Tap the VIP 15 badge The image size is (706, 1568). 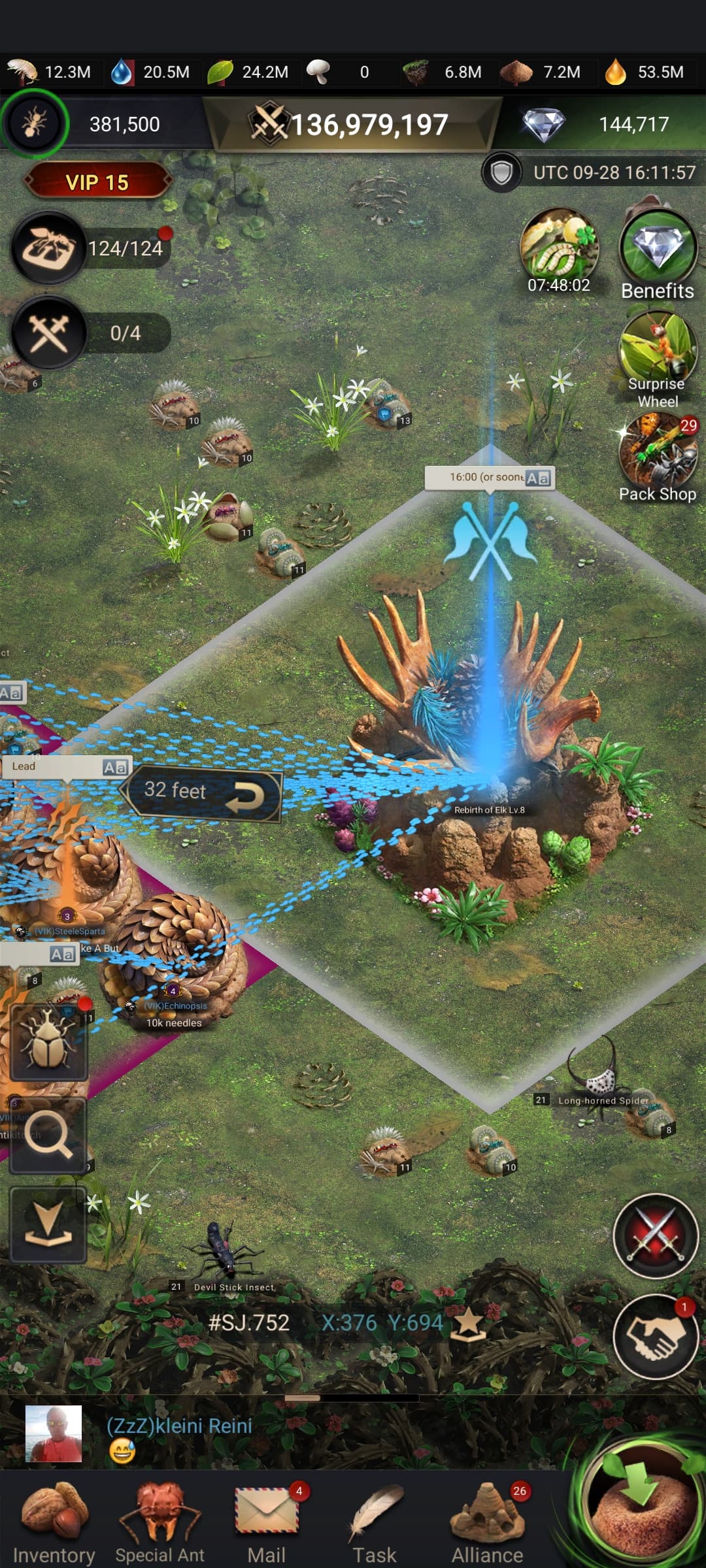click(97, 182)
